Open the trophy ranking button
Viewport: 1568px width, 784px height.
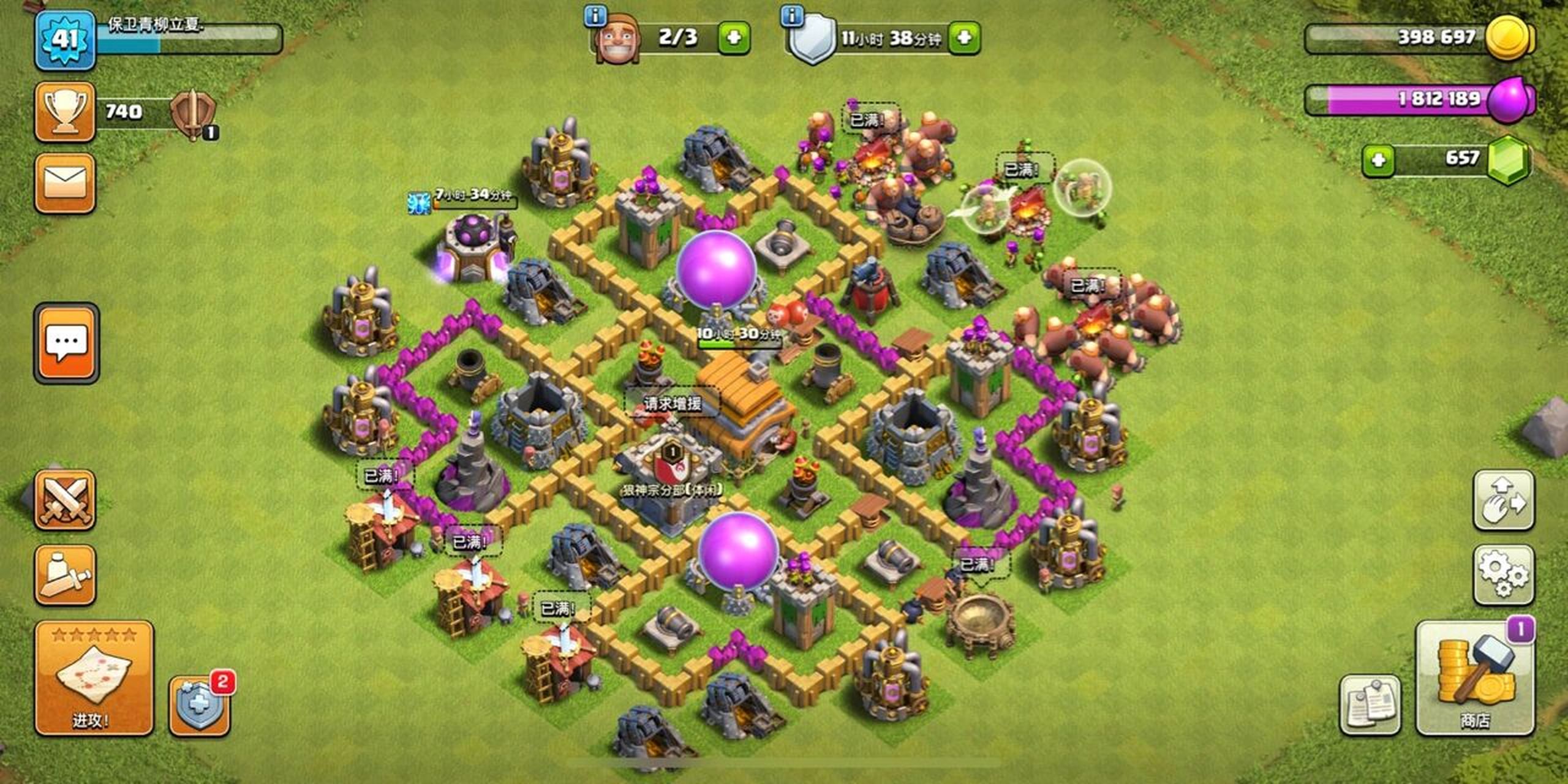65,112
